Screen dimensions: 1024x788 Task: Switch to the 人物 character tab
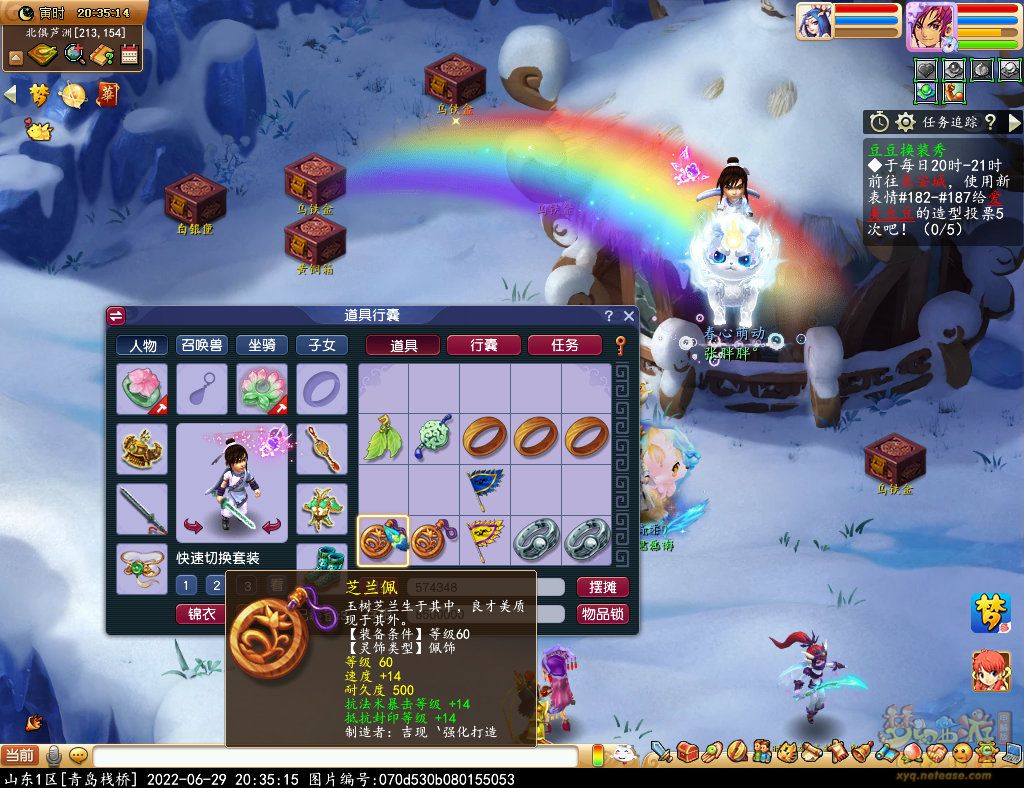click(142, 345)
